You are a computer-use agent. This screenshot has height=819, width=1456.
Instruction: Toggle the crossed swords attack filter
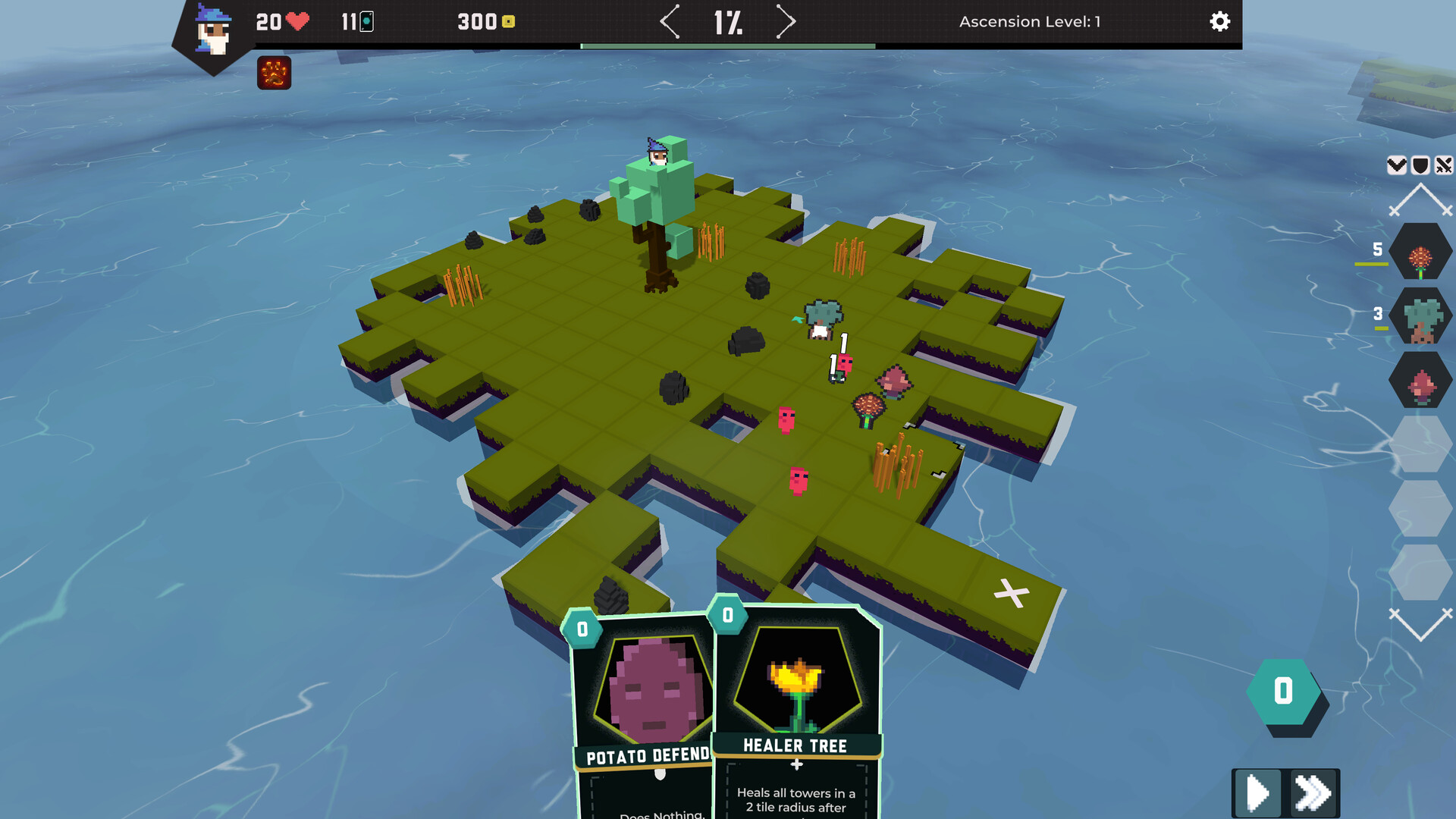[x=1443, y=165]
